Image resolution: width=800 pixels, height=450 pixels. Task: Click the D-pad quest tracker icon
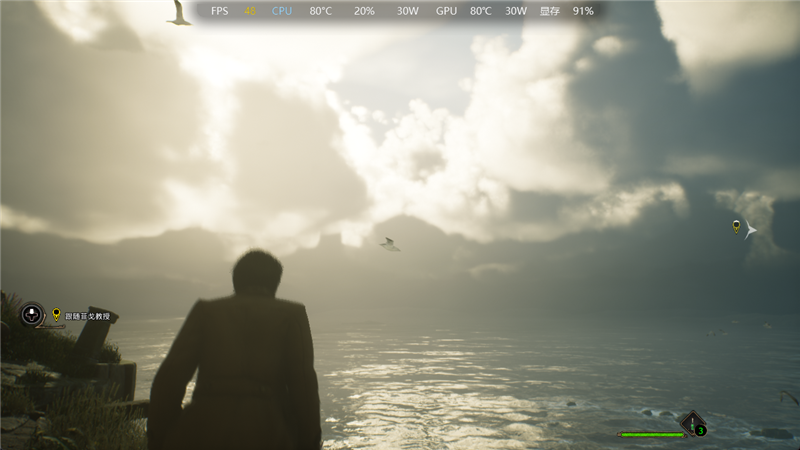pyautogui.click(x=32, y=315)
